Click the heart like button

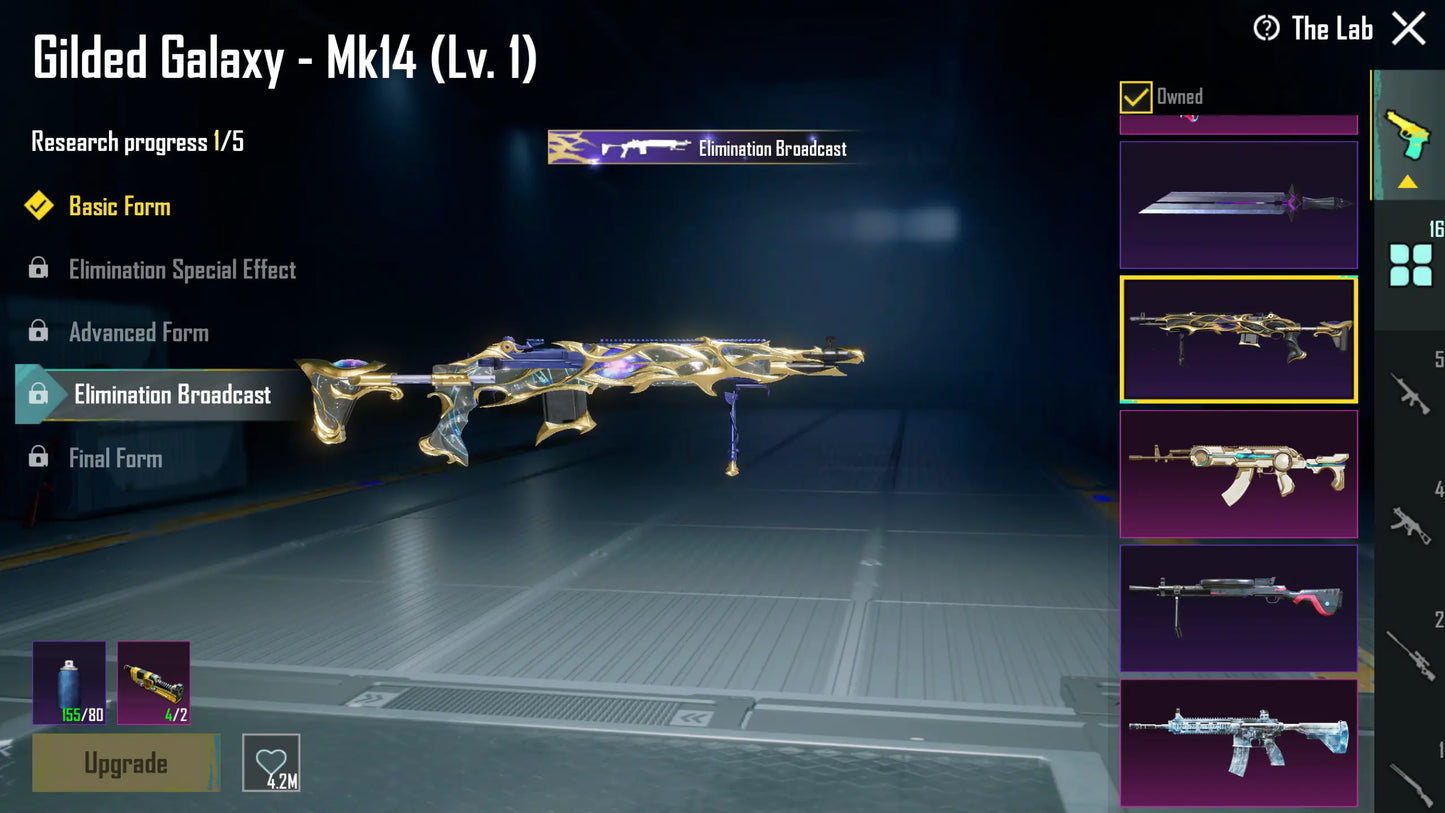[x=271, y=763]
